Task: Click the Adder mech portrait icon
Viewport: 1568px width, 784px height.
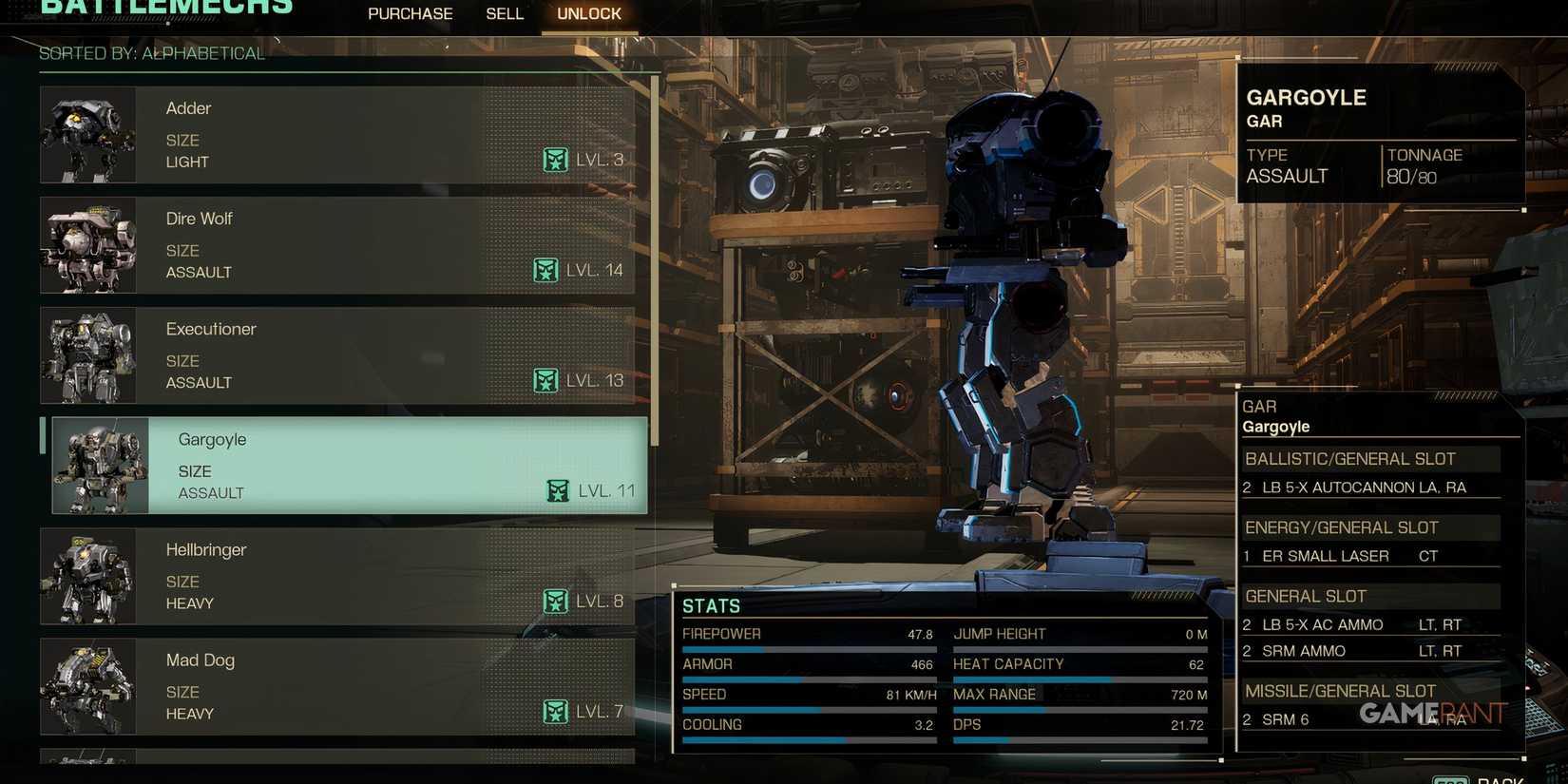Action: [88, 134]
